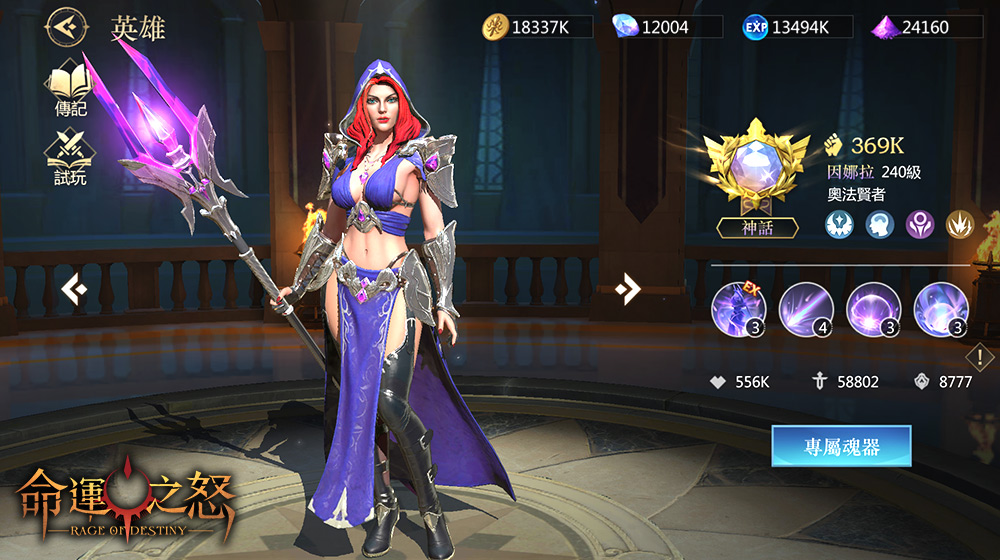This screenshot has width=1000, height=560.
Task: Select the level 4 purple slash skill icon
Action: (x=806, y=307)
